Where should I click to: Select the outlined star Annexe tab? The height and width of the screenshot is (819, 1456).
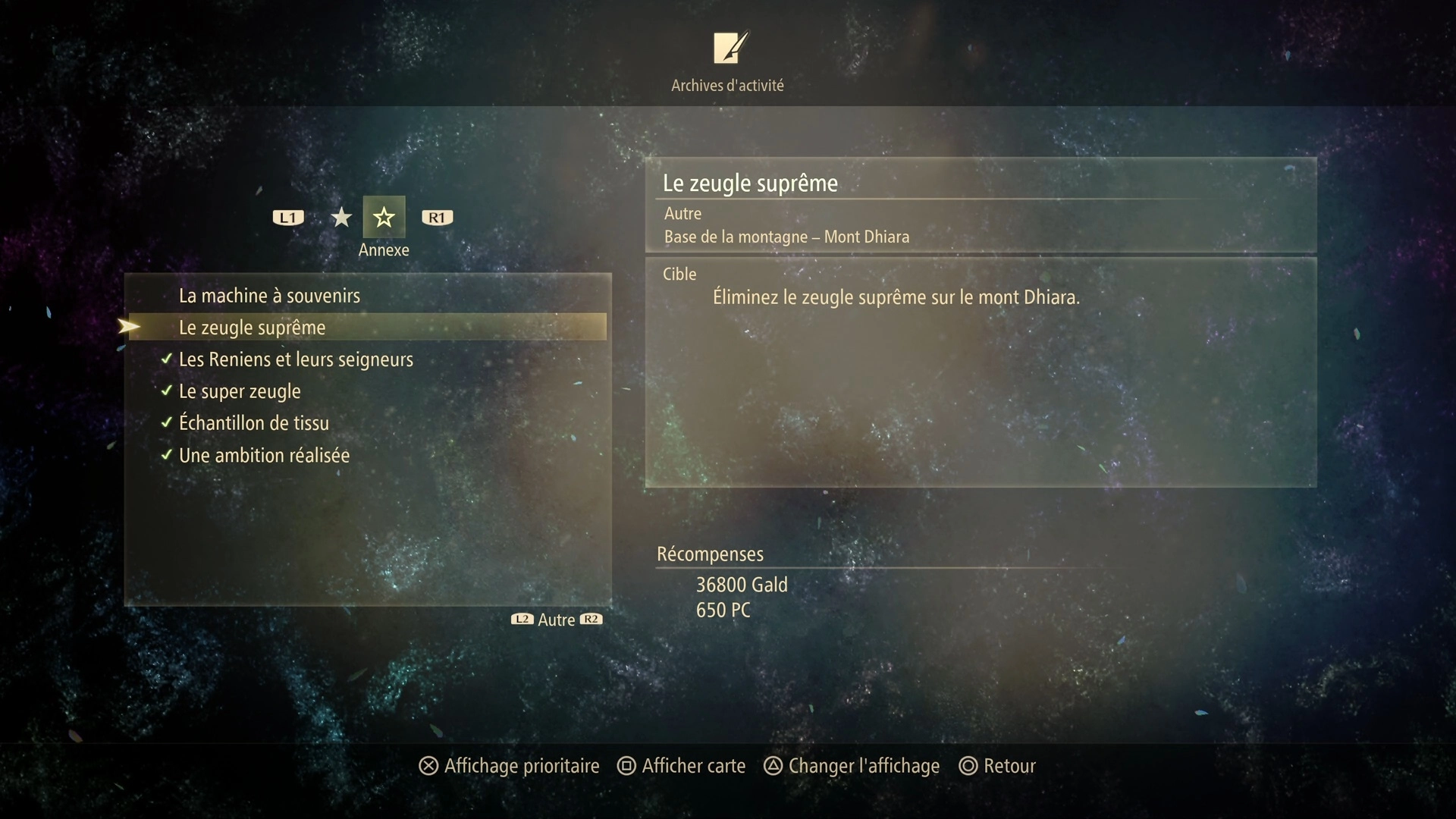pyautogui.click(x=384, y=218)
